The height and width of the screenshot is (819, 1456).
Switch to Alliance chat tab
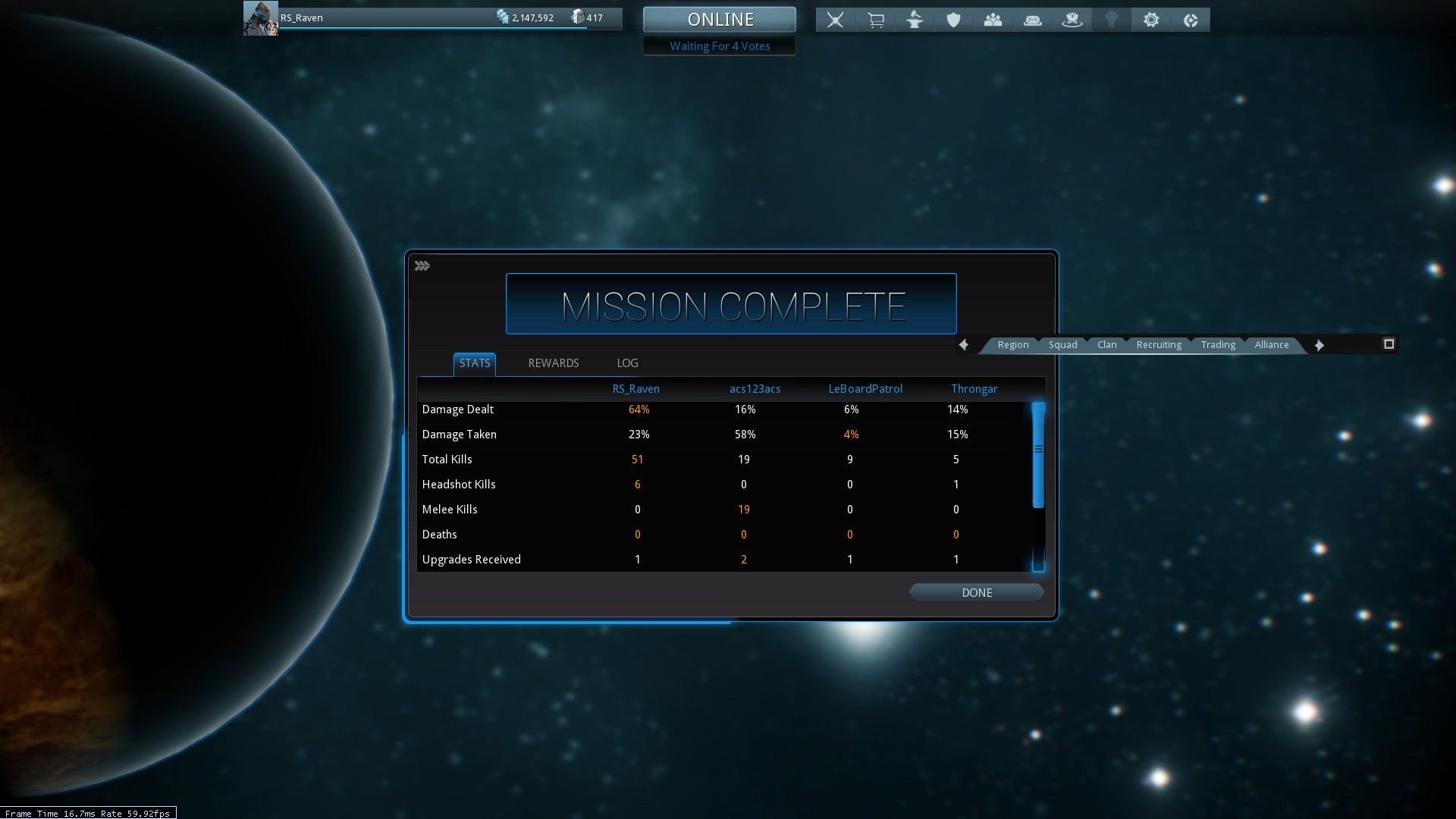click(x=1271, y=345)
